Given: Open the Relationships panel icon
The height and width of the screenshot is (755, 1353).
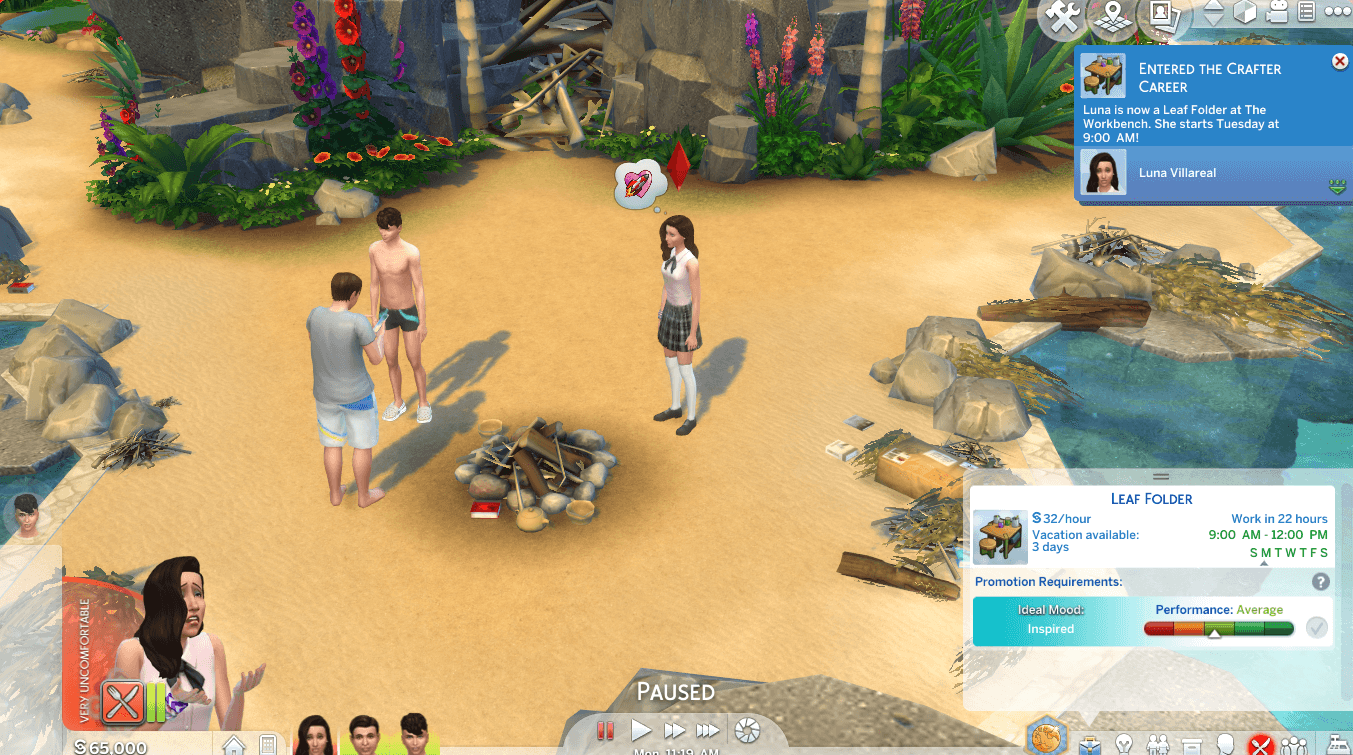Looking at the screenshot, I should [1158, 745].
